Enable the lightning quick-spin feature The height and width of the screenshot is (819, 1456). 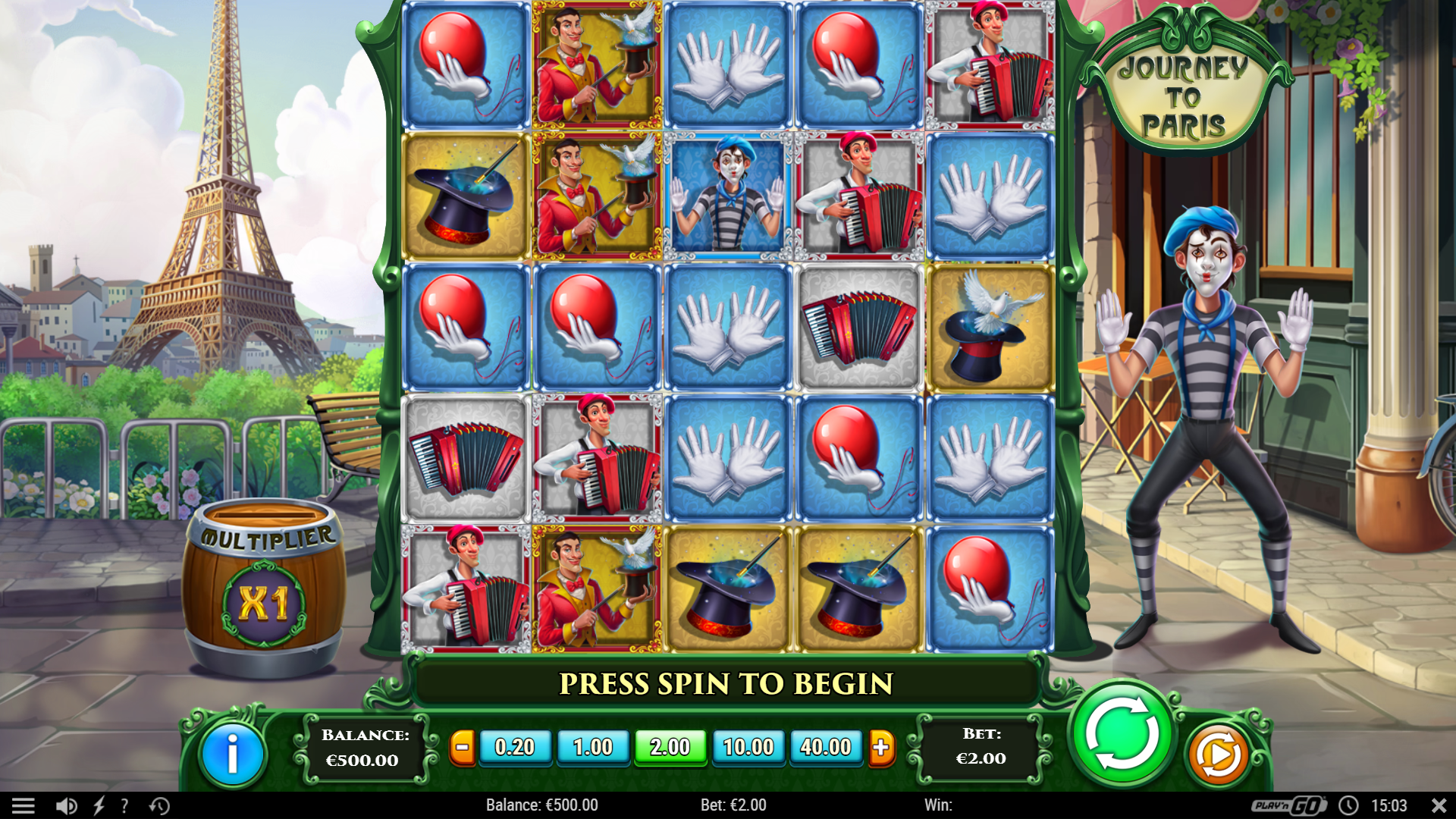tap(99, 805)
